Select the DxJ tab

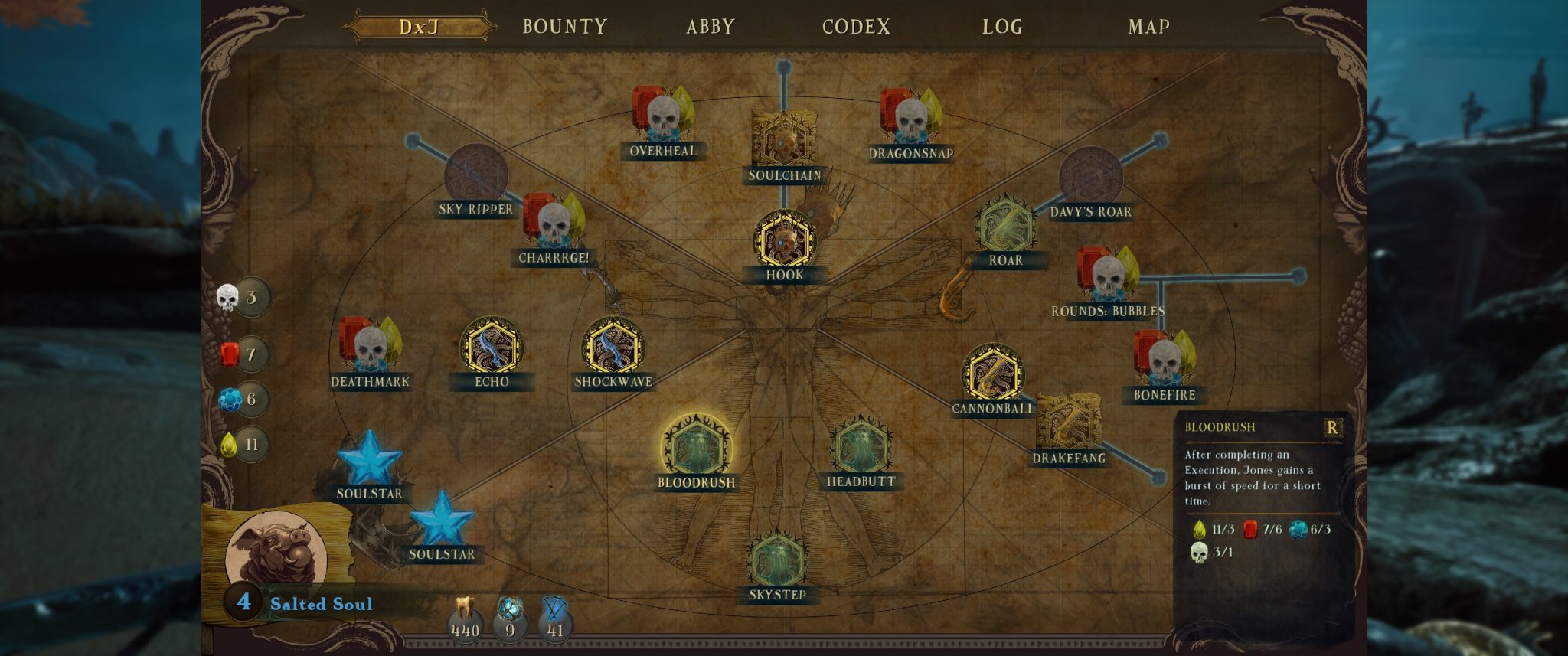coord(419,27)
